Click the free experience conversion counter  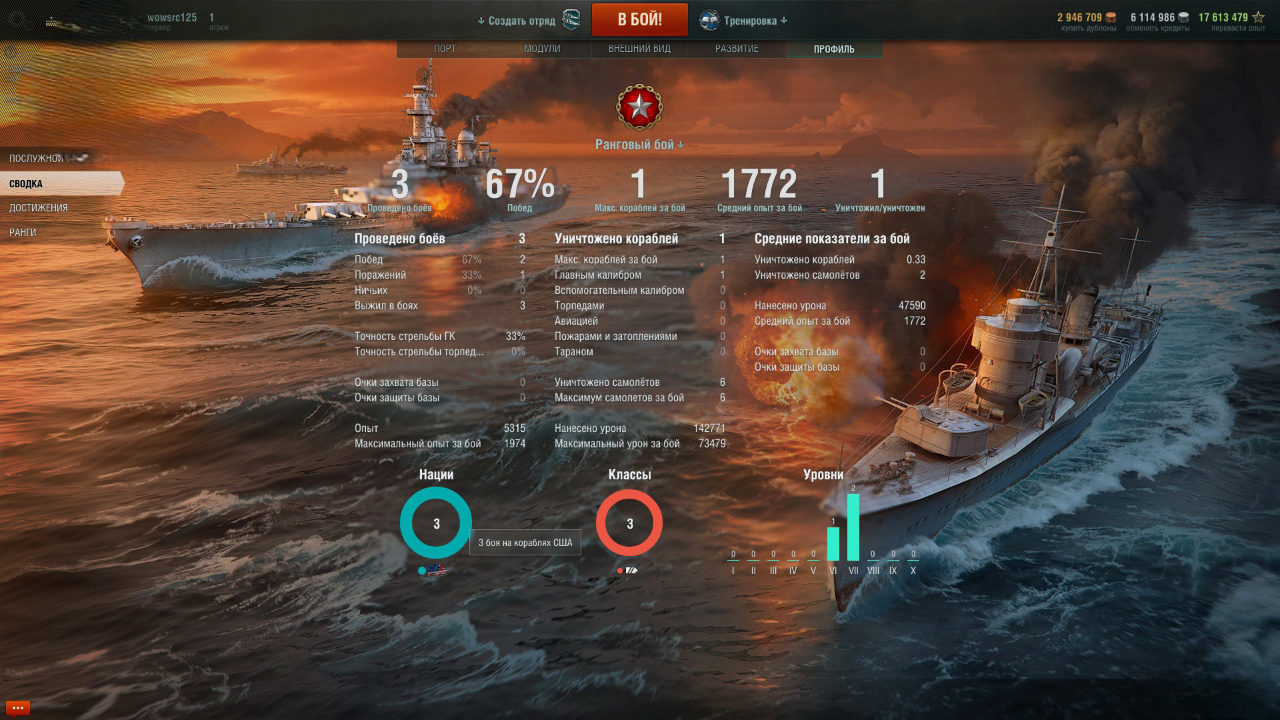coord(1230,20)
